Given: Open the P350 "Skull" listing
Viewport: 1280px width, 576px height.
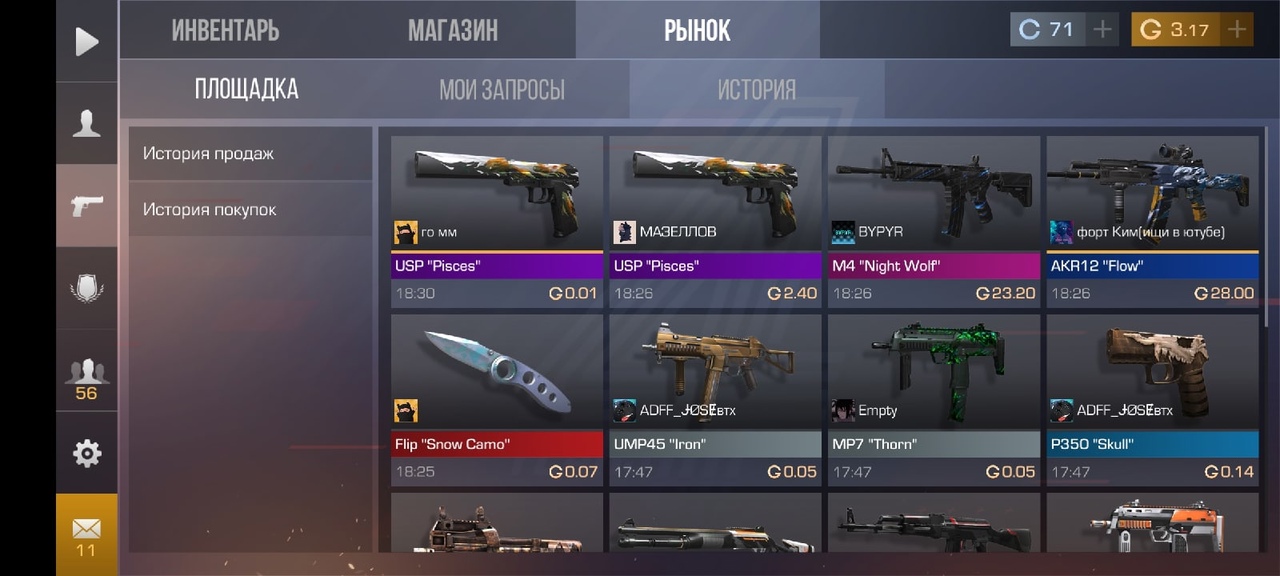Looking at the screenshot, I should [1152, 398].
